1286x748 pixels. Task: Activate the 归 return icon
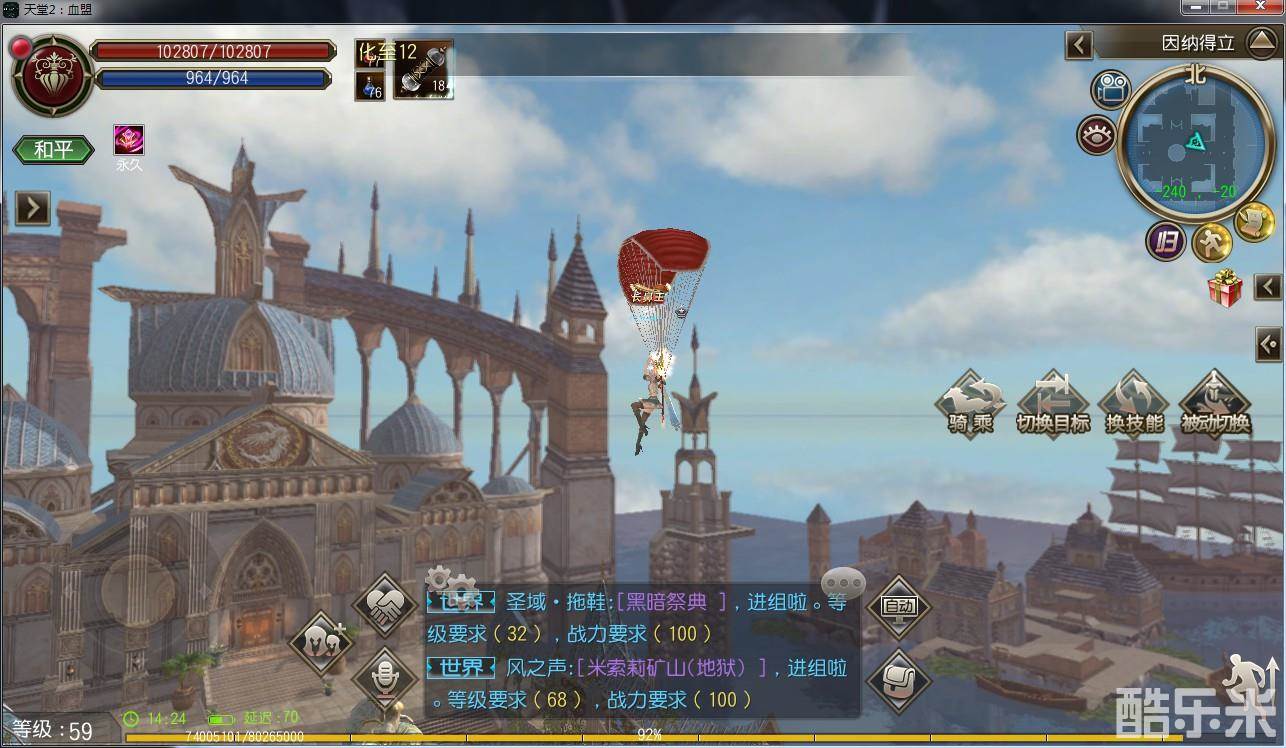pos(1165,241)
